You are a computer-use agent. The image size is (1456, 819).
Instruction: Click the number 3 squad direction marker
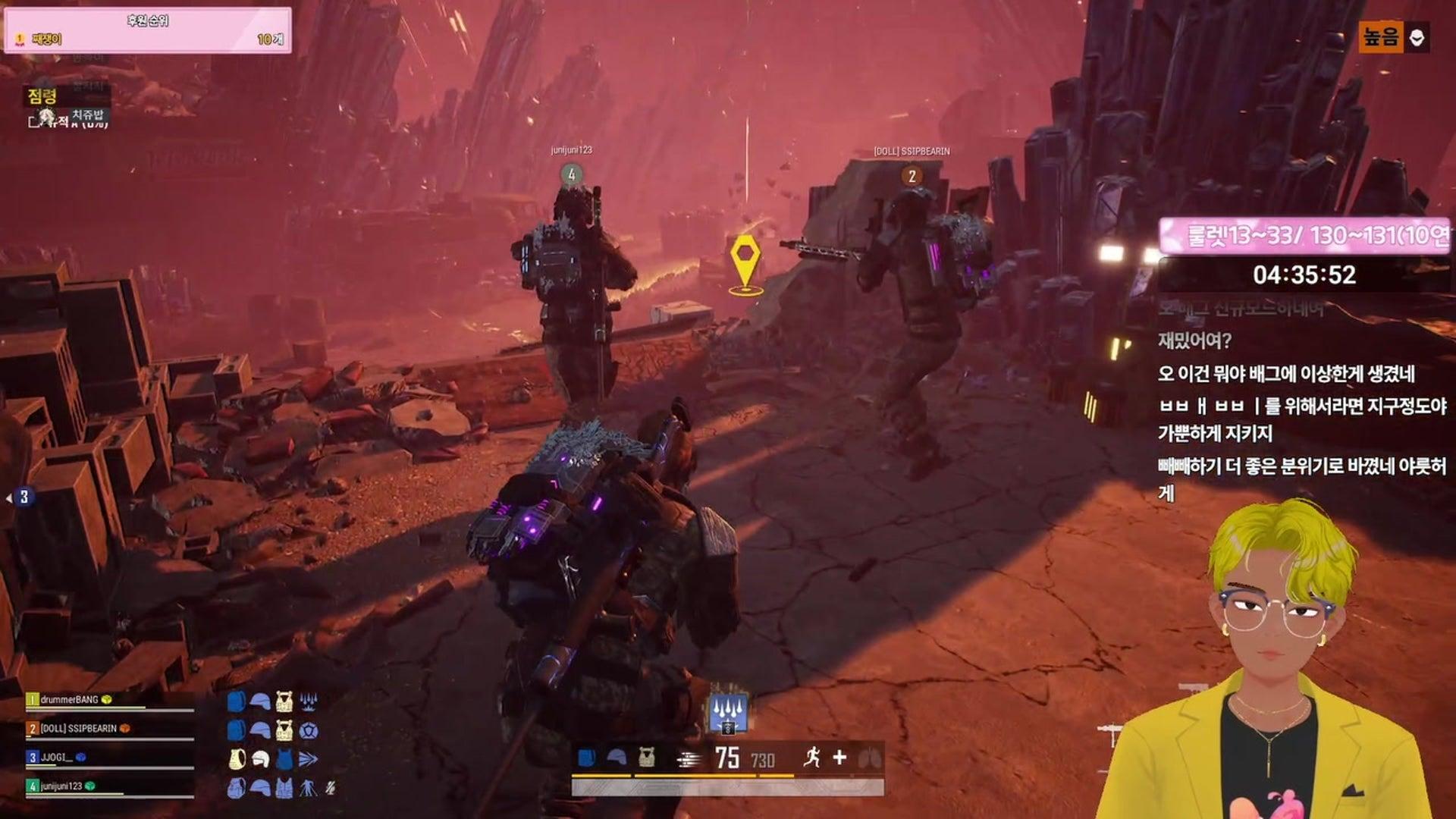(24, 497)
